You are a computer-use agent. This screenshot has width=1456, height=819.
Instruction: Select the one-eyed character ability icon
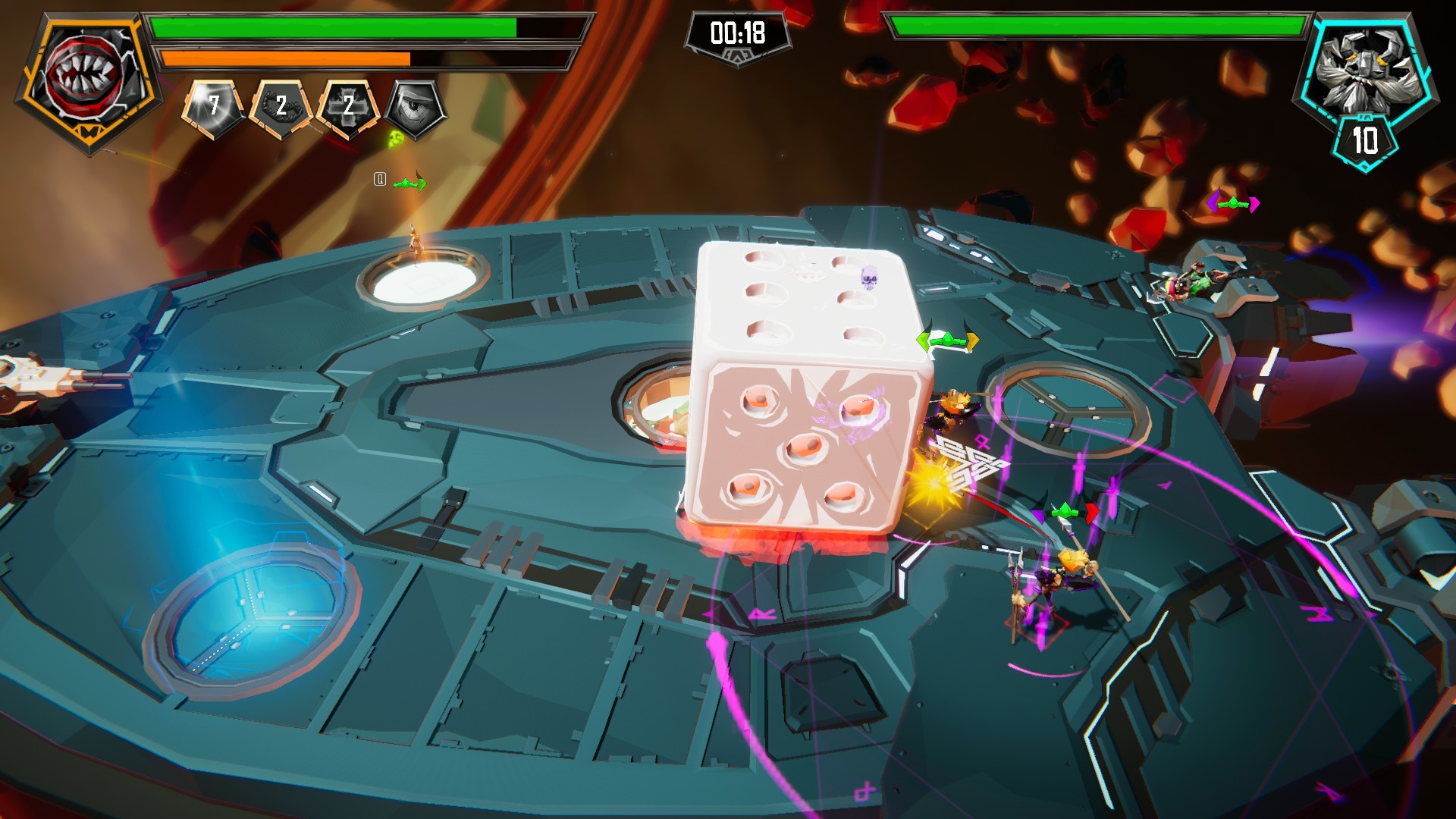click(x=416, y=108)
